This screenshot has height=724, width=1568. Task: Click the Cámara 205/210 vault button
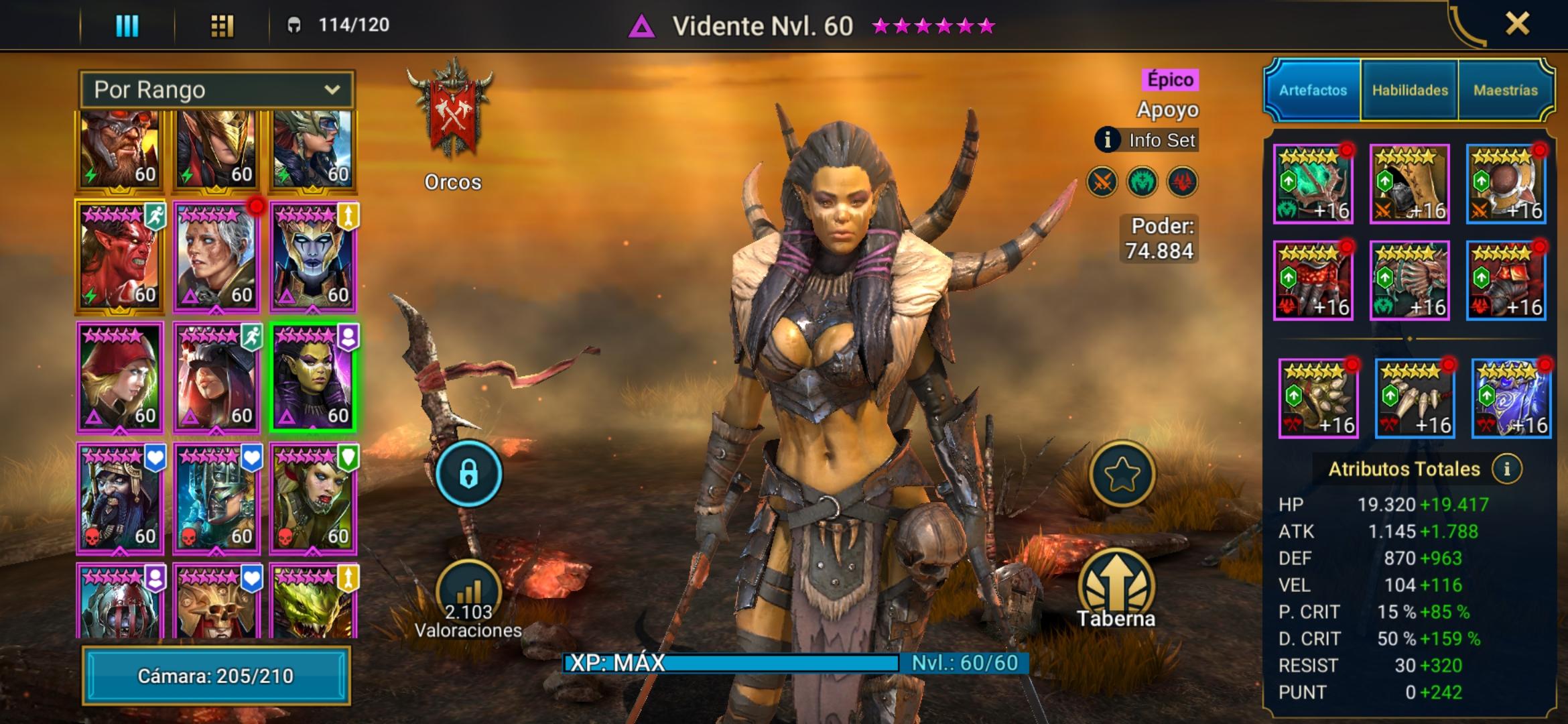click(x=216, y=675)
